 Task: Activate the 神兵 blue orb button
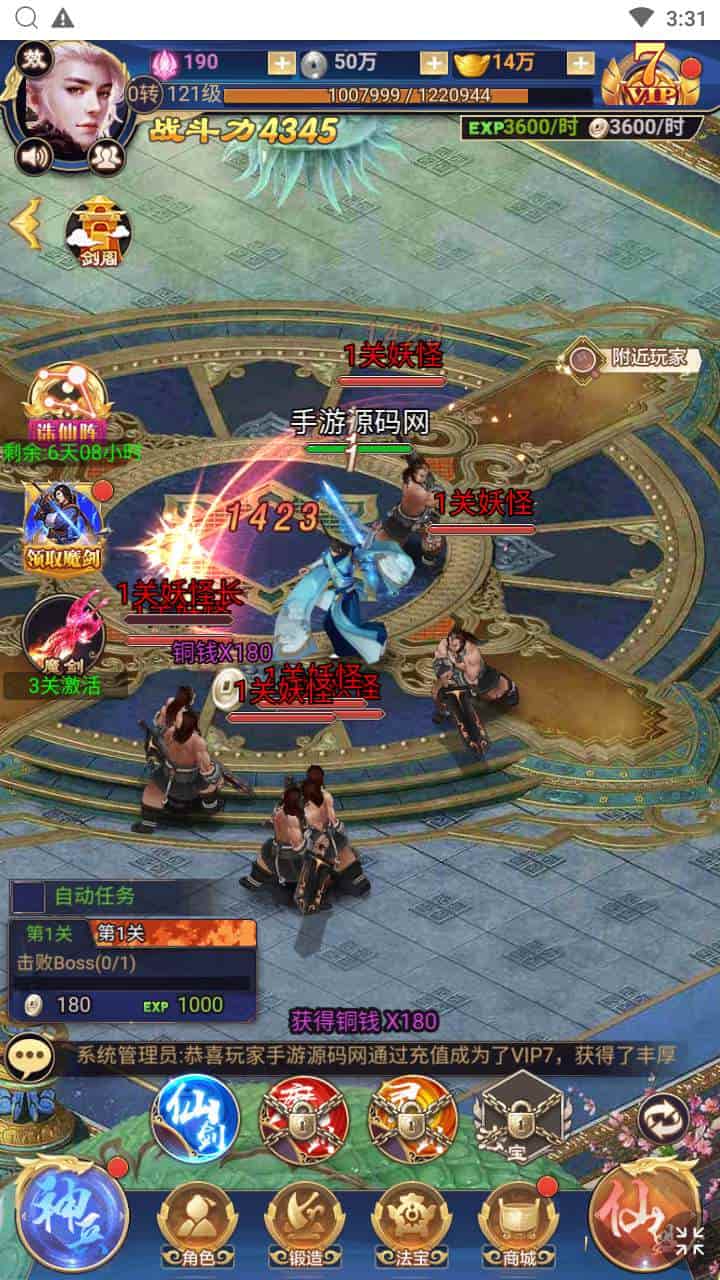coord(72,1213)
